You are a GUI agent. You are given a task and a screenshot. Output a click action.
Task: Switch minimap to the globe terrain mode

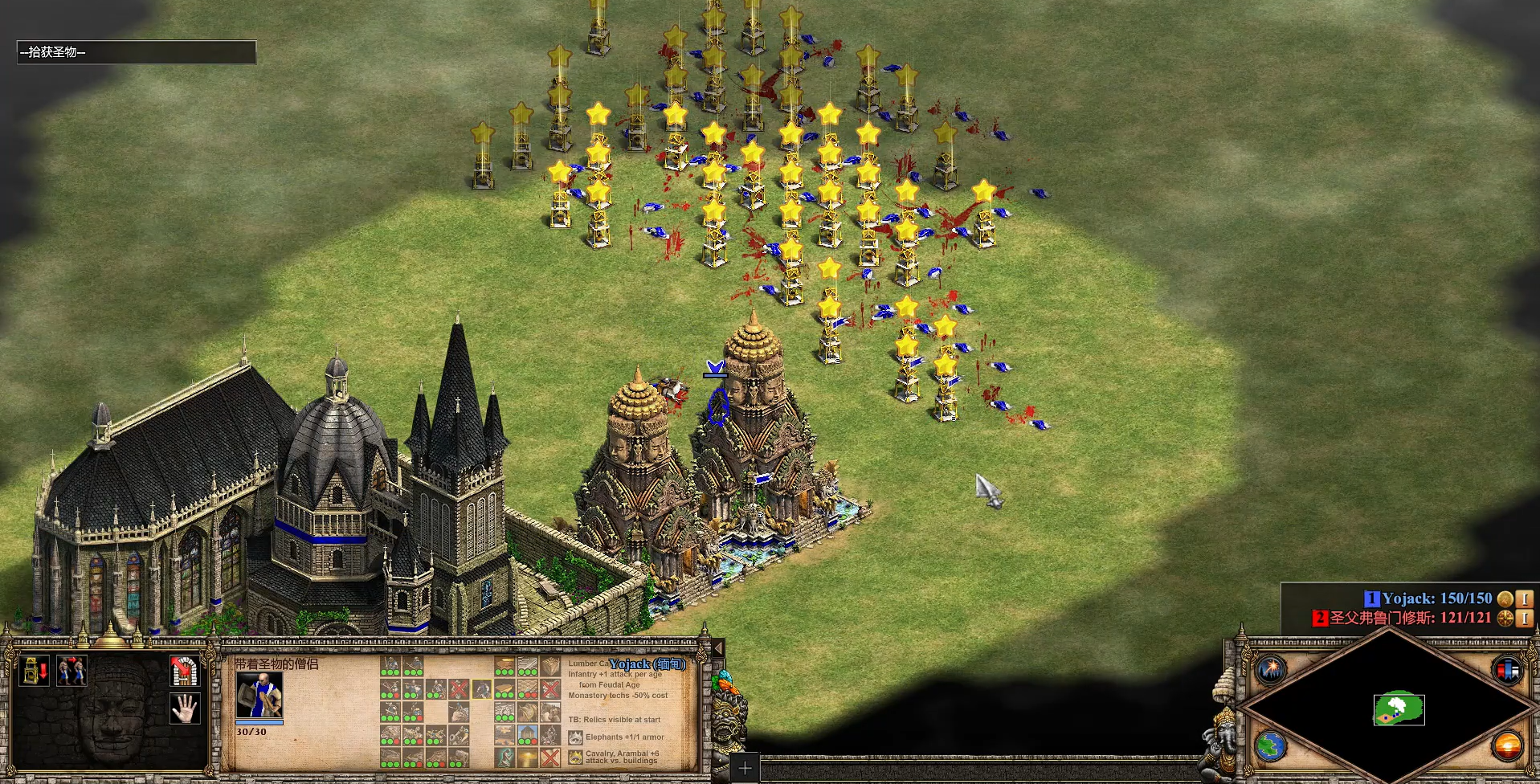coord(1272,746)
